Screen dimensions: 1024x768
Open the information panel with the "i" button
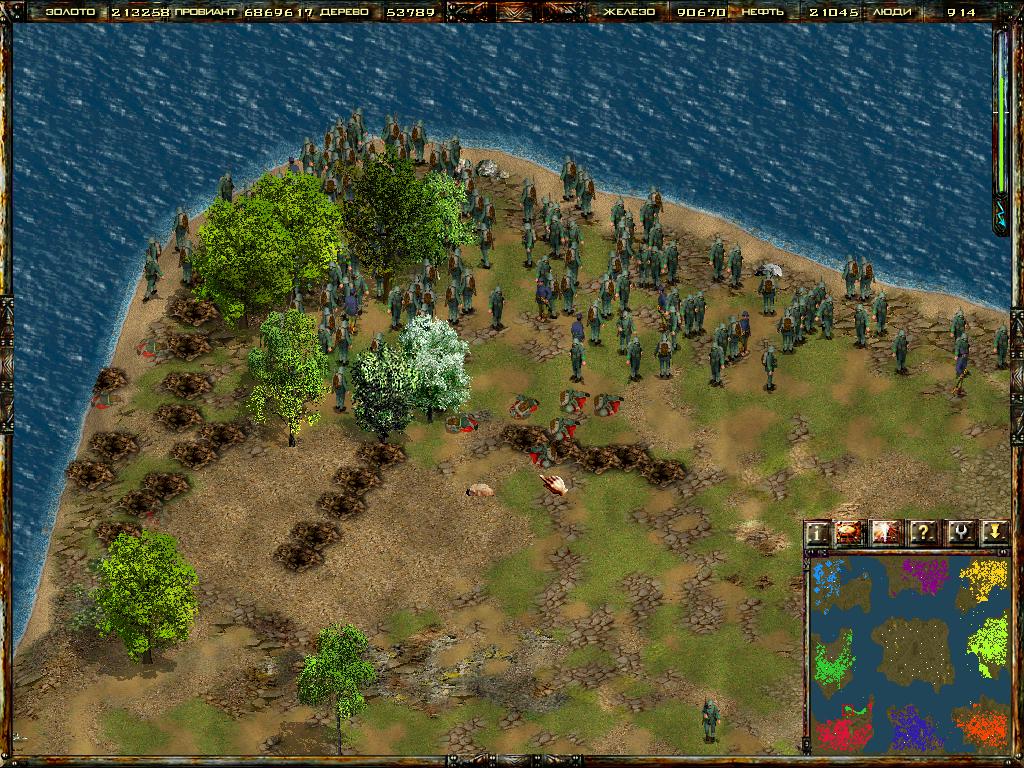pyautogui.click(x=819, y=532)
